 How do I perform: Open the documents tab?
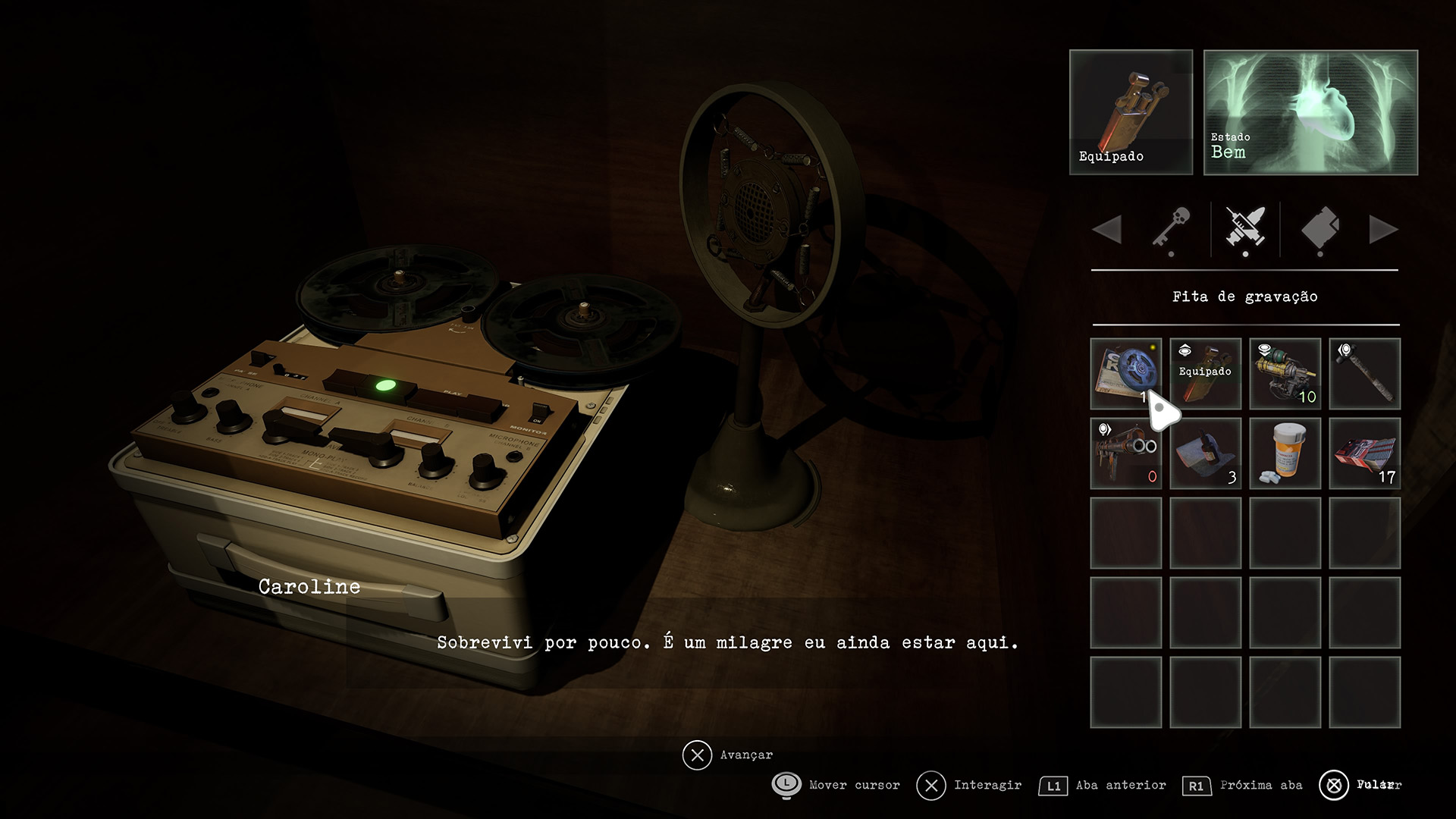1319,229
